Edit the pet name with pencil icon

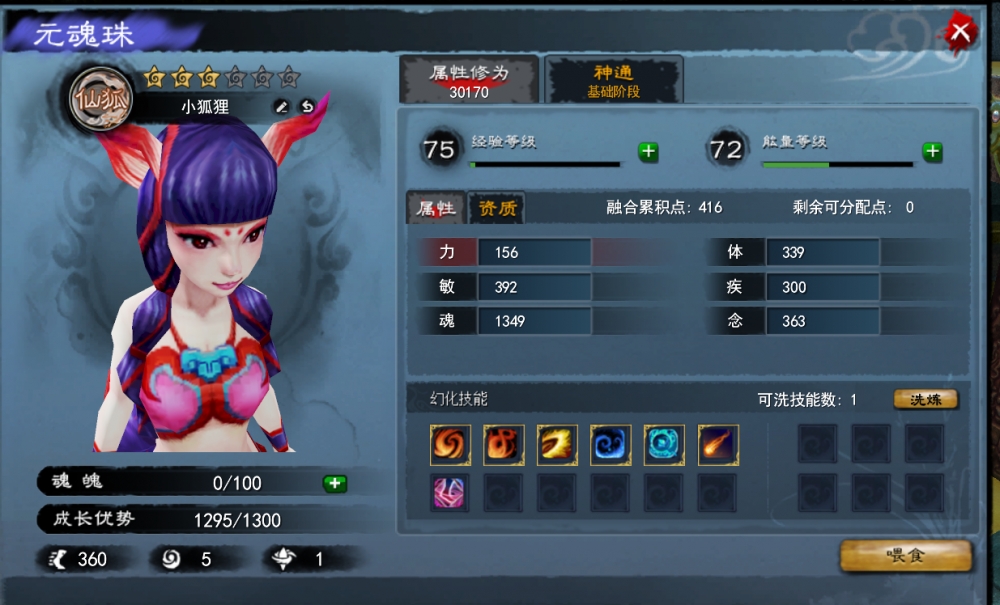click(x=282, y=106)
